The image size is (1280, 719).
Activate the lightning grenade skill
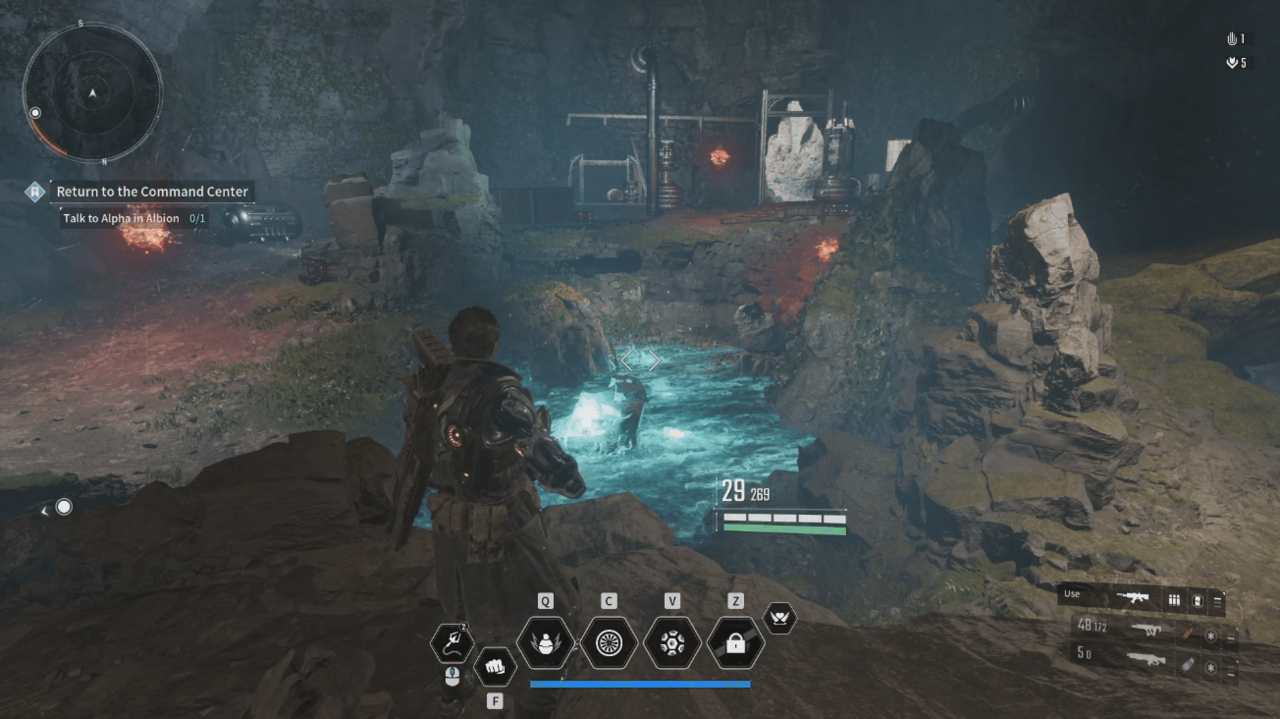545,643
